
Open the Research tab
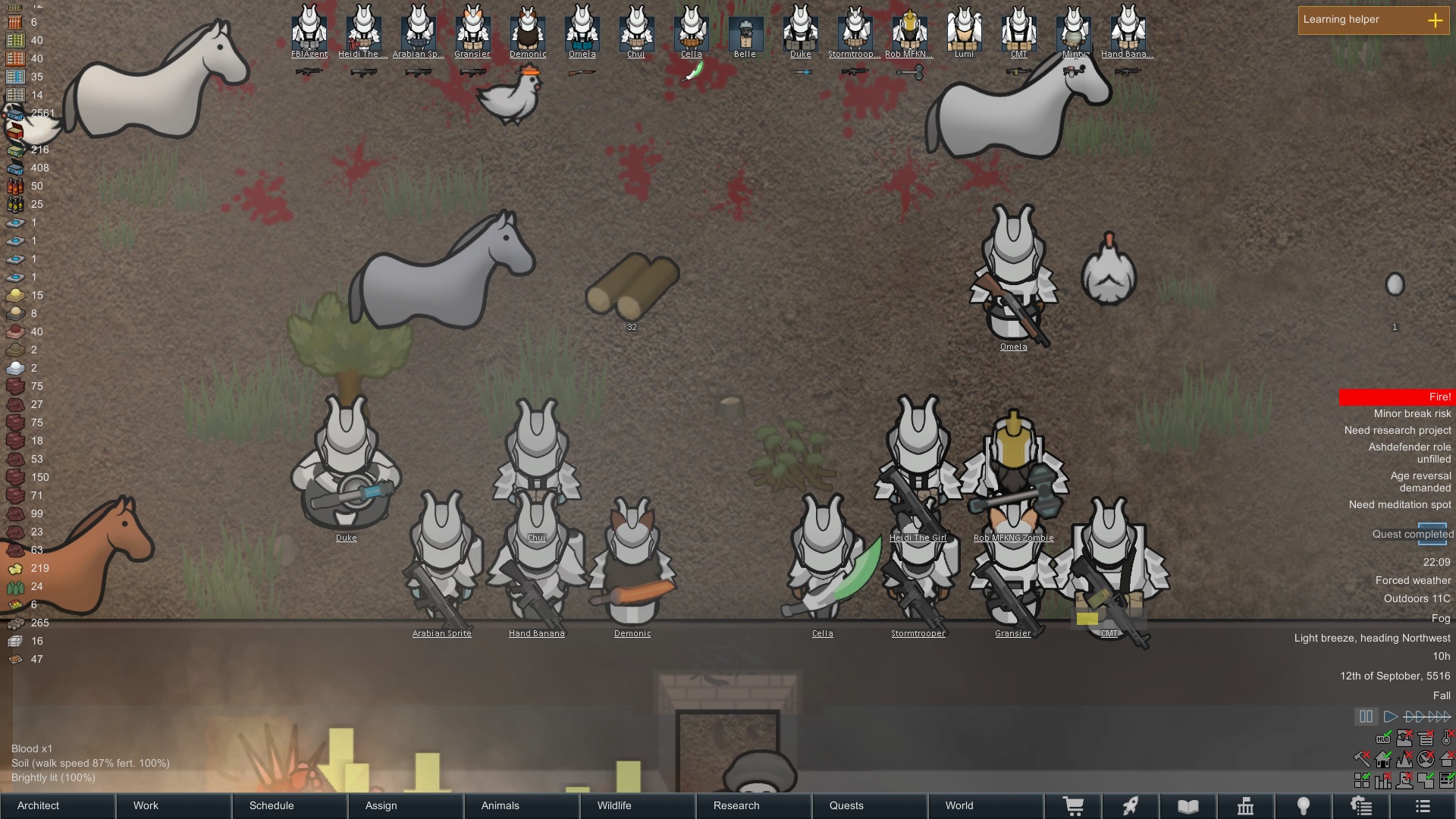753,805
